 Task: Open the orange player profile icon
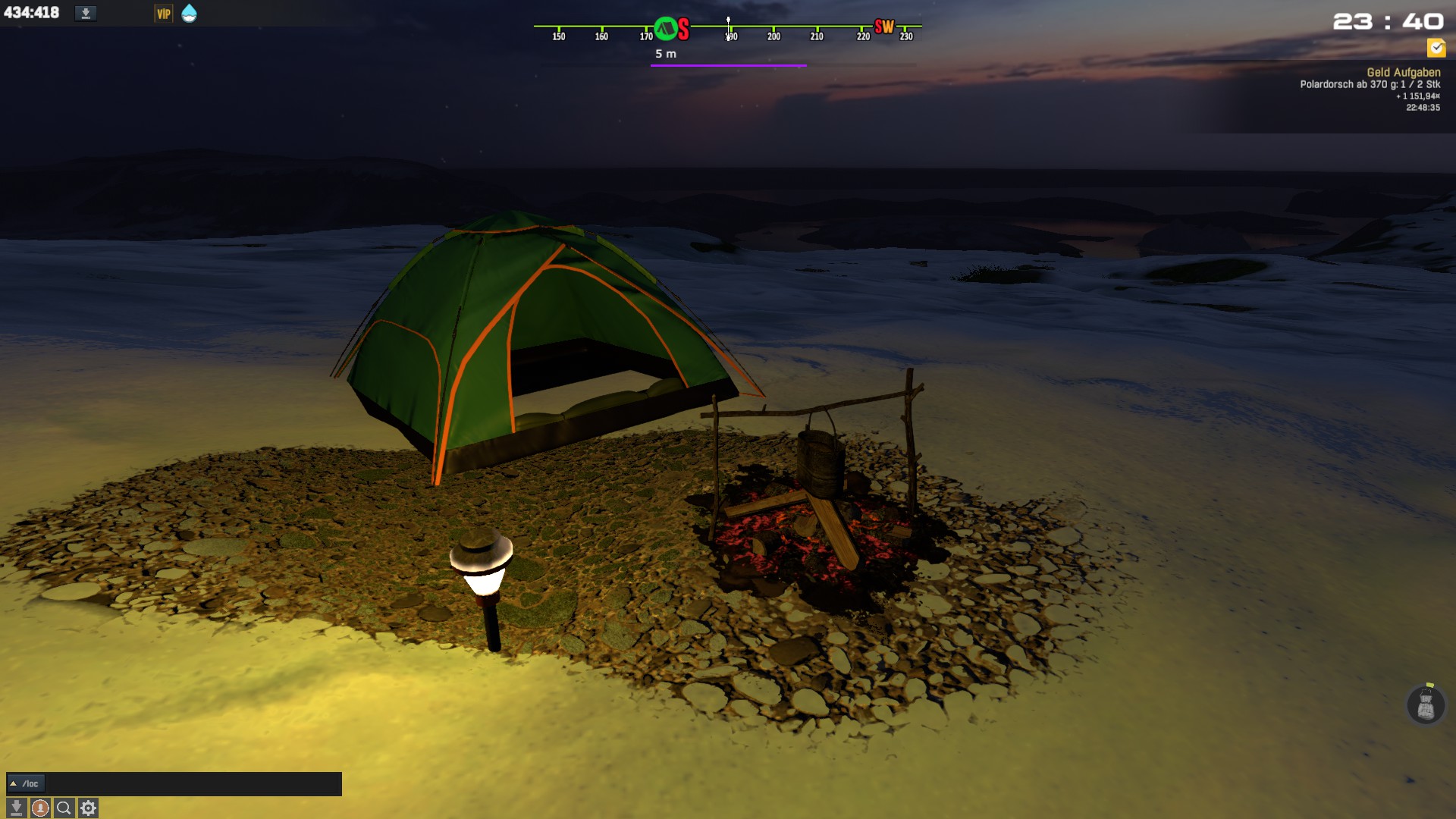click(40, 808)
